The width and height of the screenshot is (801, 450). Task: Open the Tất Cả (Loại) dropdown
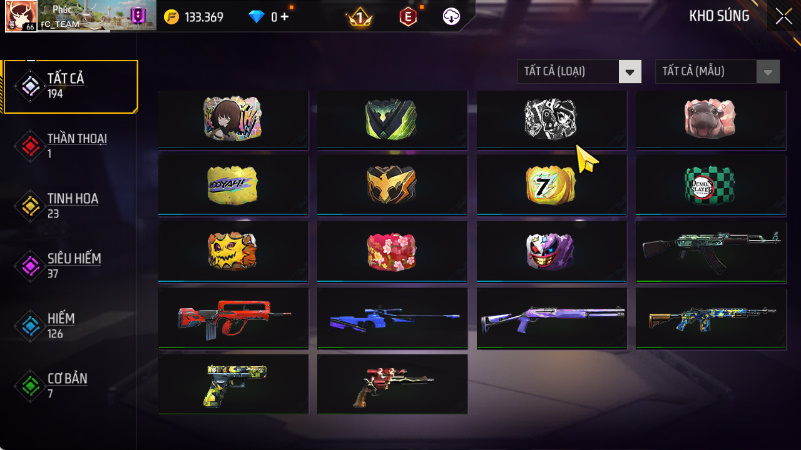point(579,71)
